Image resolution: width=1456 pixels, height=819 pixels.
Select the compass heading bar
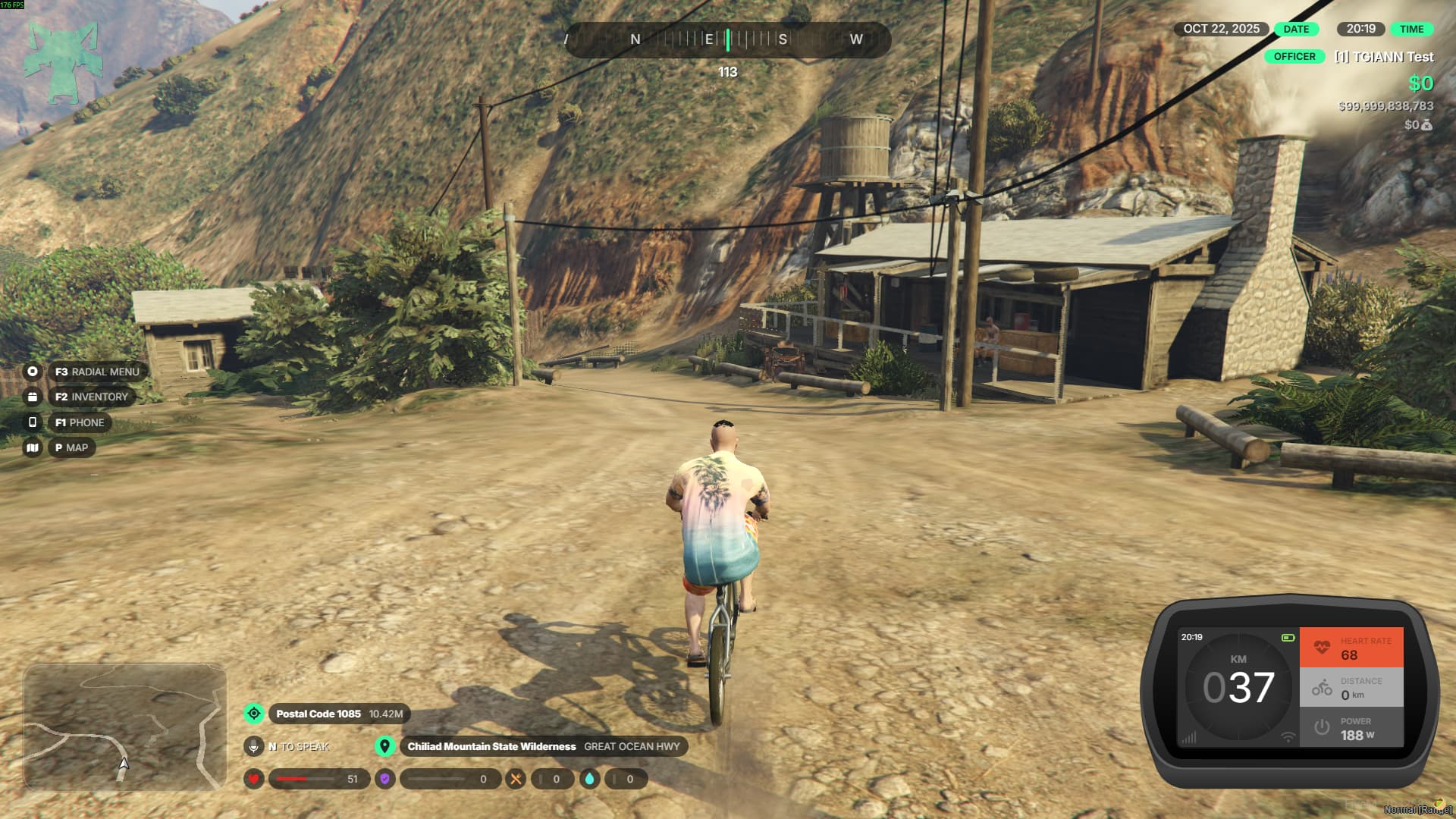click(727, 39)
